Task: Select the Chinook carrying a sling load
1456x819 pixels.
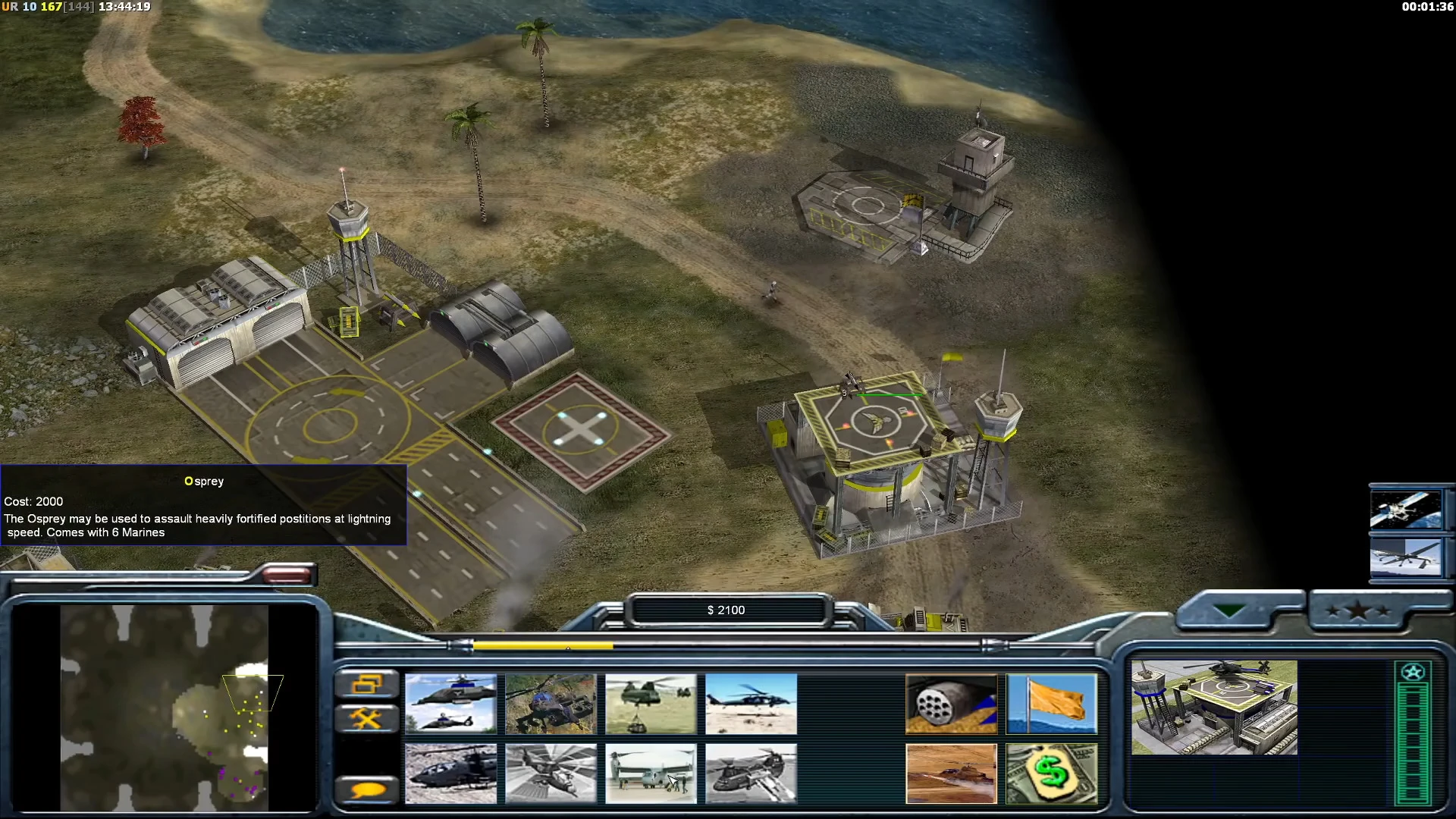Action: tap(651, 704)
